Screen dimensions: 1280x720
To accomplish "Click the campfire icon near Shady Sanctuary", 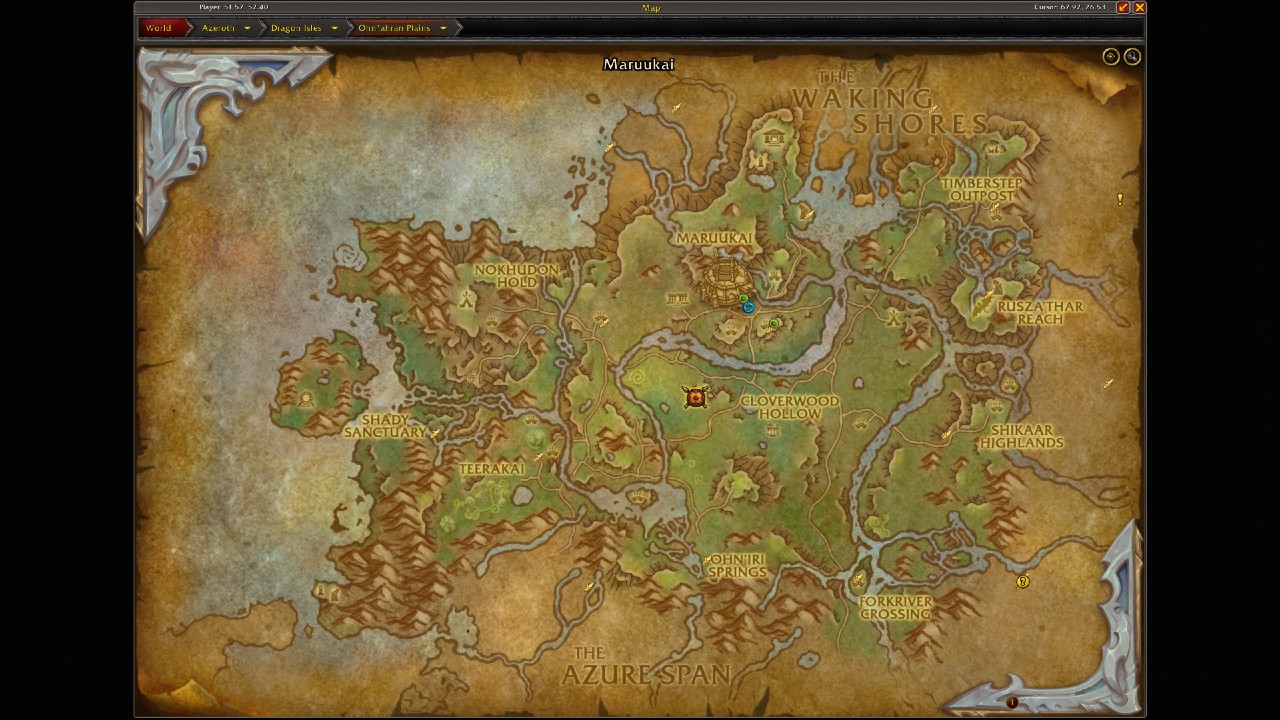I will tap(435, 434).
